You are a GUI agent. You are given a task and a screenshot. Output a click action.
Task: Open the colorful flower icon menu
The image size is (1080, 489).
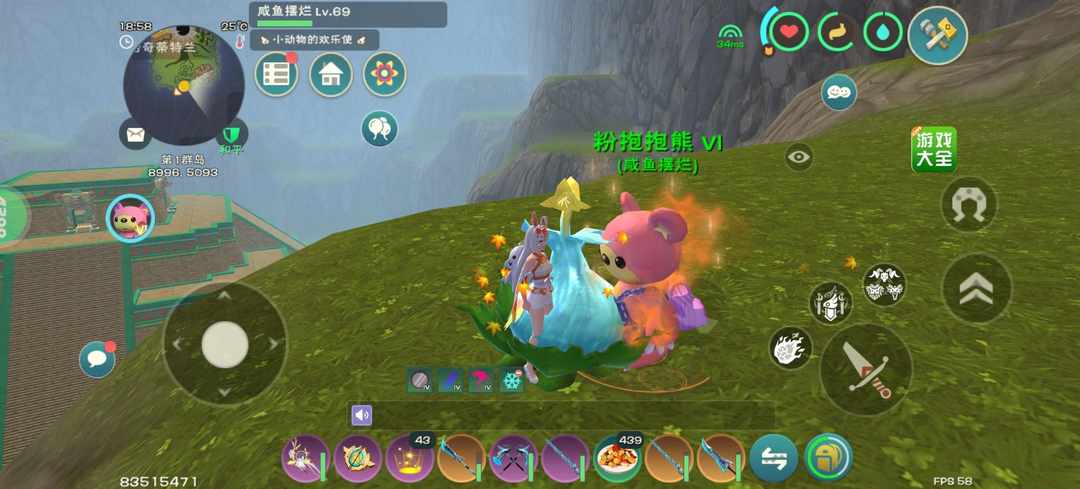384,74
